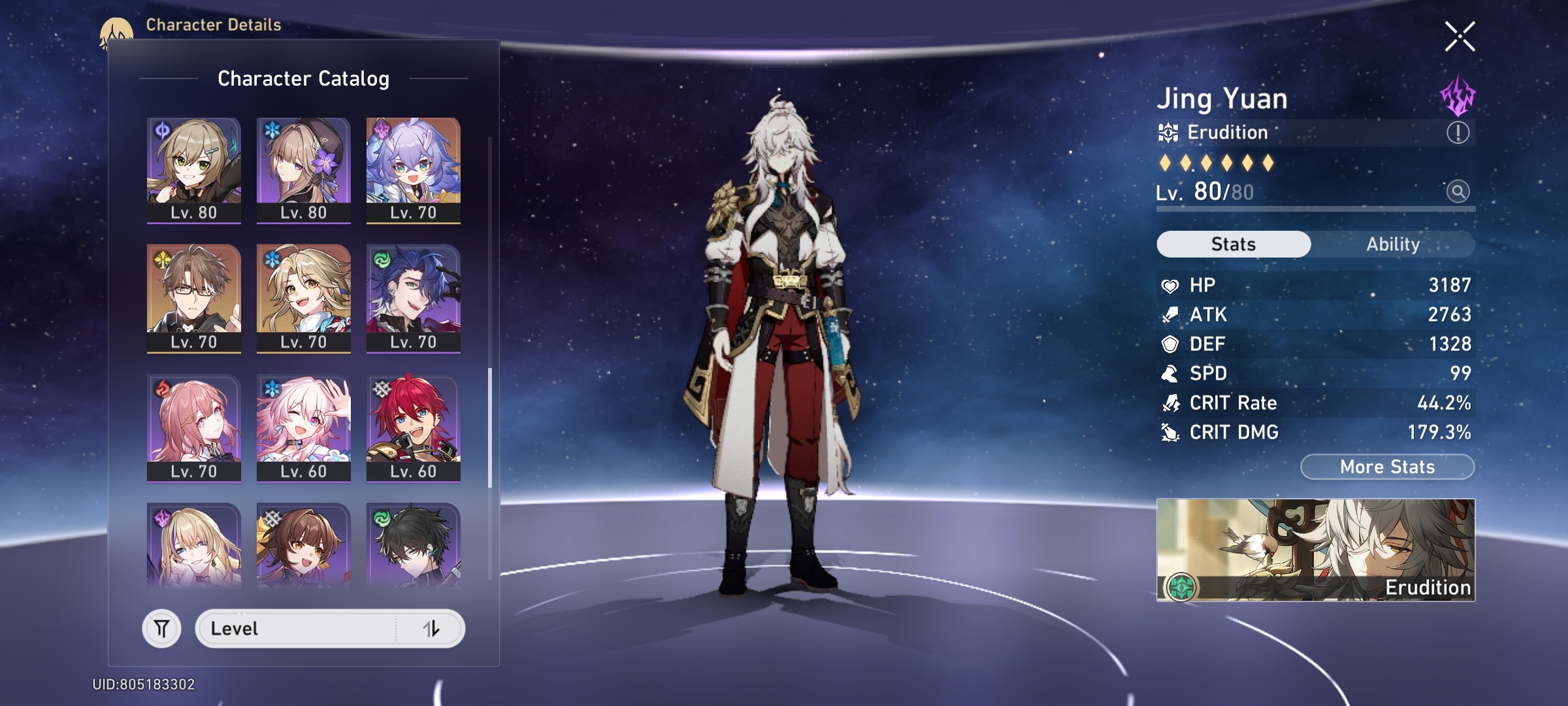Open the equipped Erudition light cone card
The width and height of the screenshot is (1568, 706).
pos(1316,550)
